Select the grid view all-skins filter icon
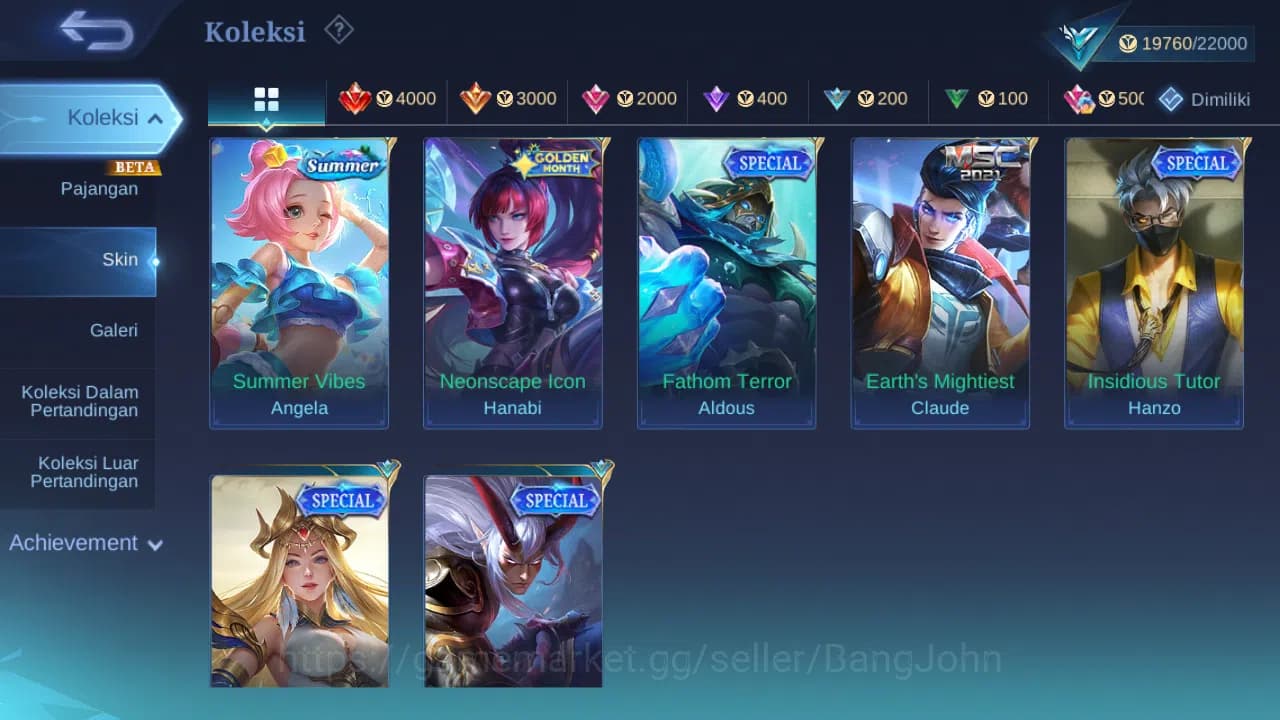The height and width of the screenshot is (720, 1280). tap(266, 99)
